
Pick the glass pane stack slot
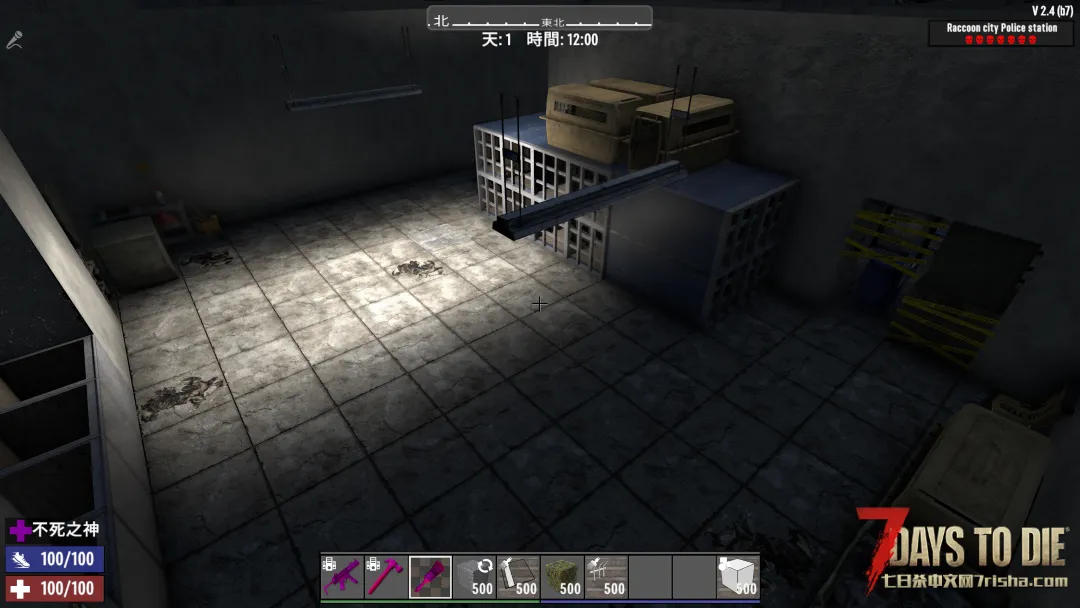point(518,577)
